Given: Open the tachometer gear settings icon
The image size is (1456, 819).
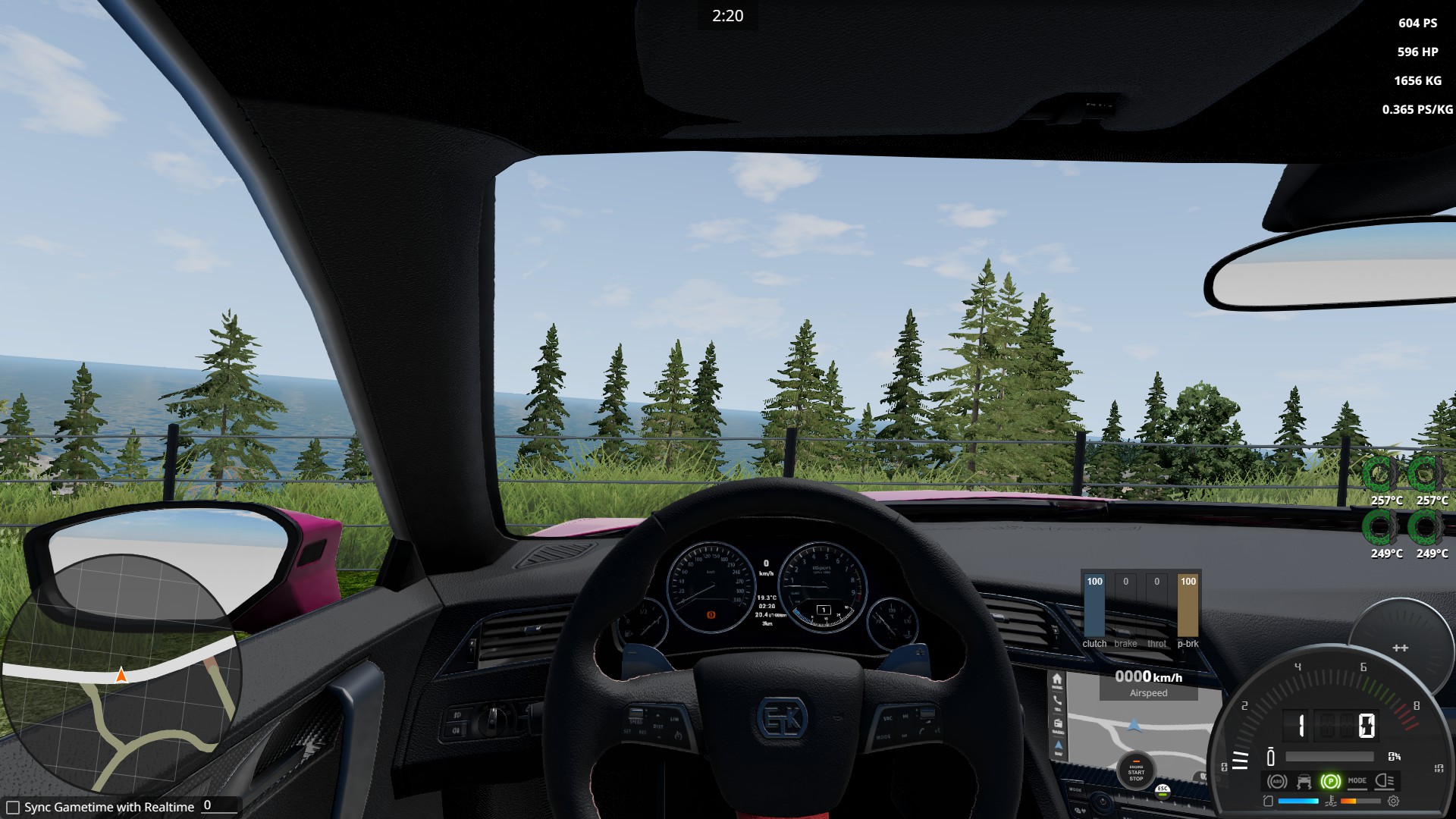Looking at the screenshot, I should [1393, 801].
